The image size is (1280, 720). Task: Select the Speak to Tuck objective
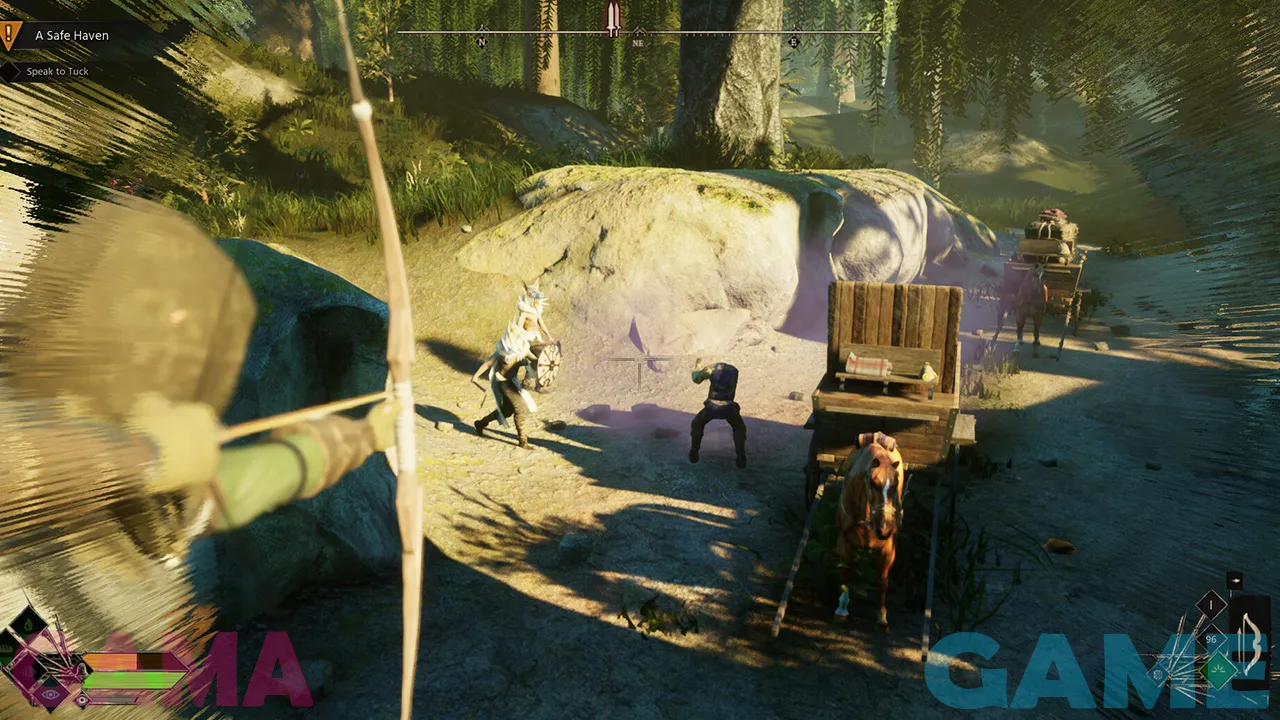point(57,72)
